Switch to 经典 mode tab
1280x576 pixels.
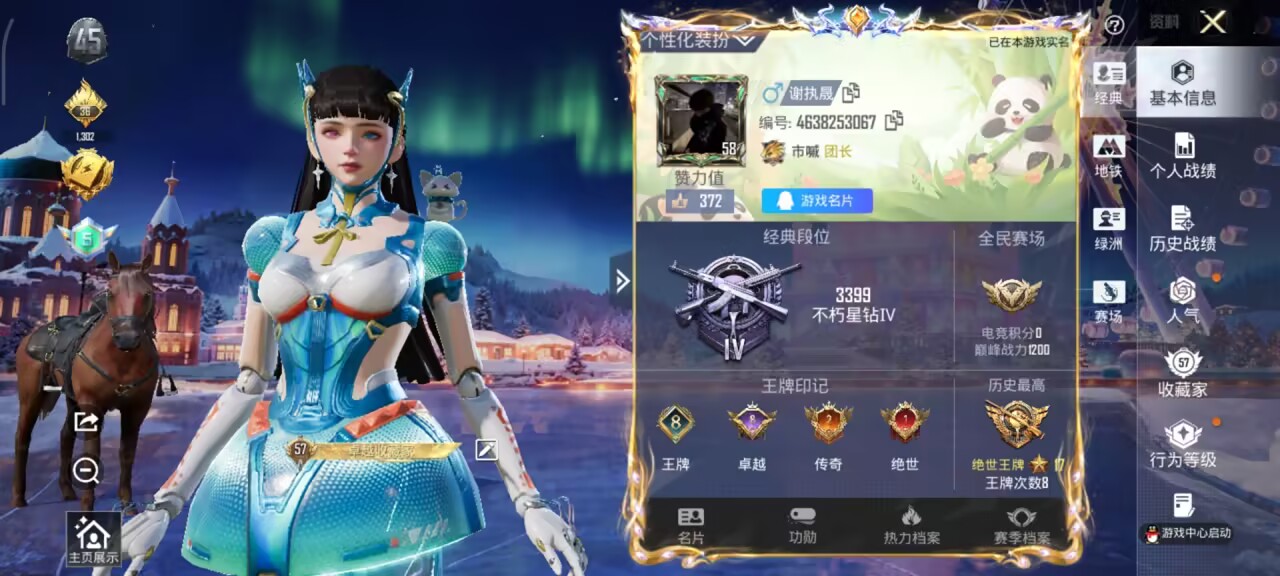1108,84
